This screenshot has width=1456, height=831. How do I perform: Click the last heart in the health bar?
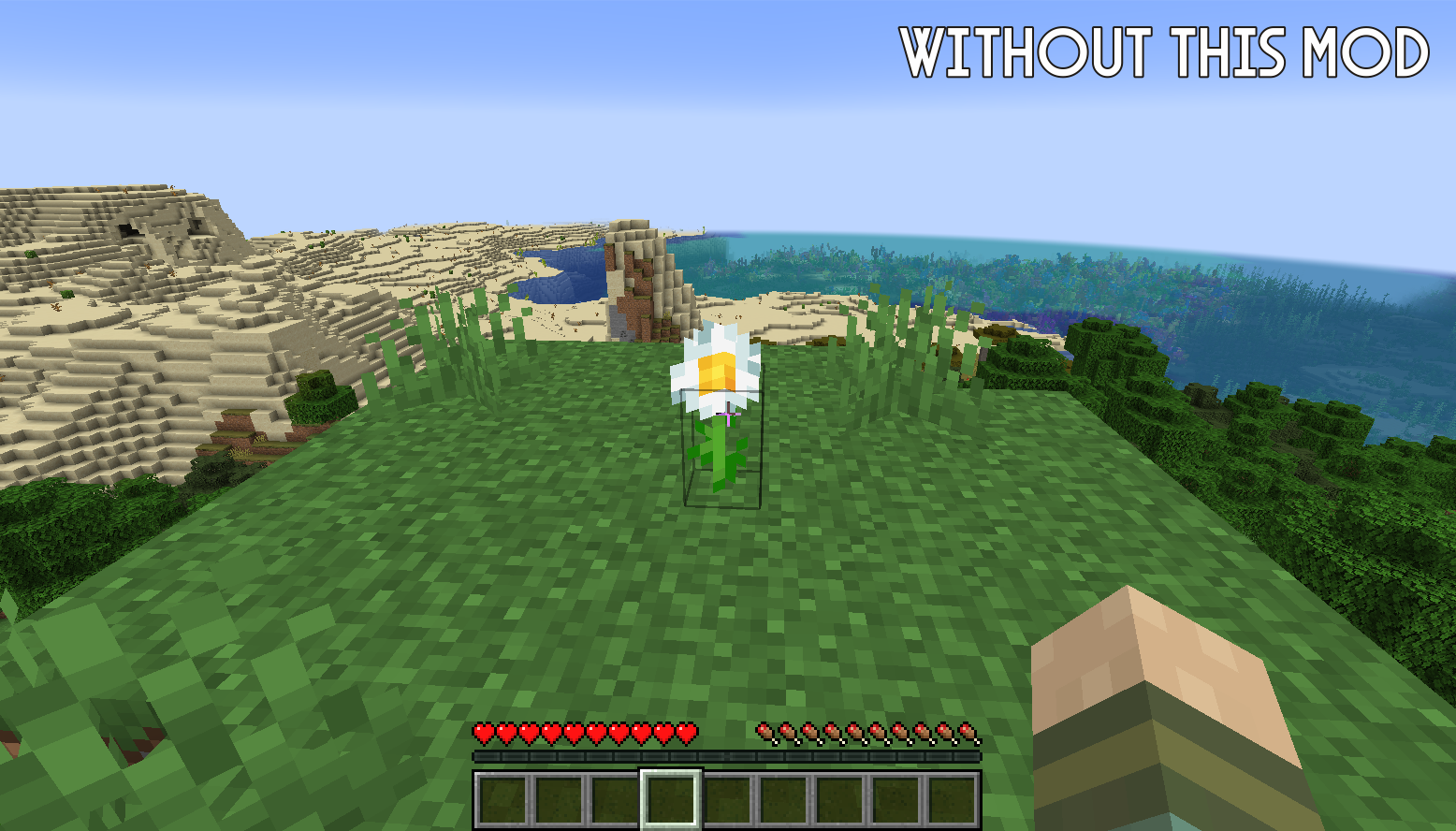click(688, 735)
